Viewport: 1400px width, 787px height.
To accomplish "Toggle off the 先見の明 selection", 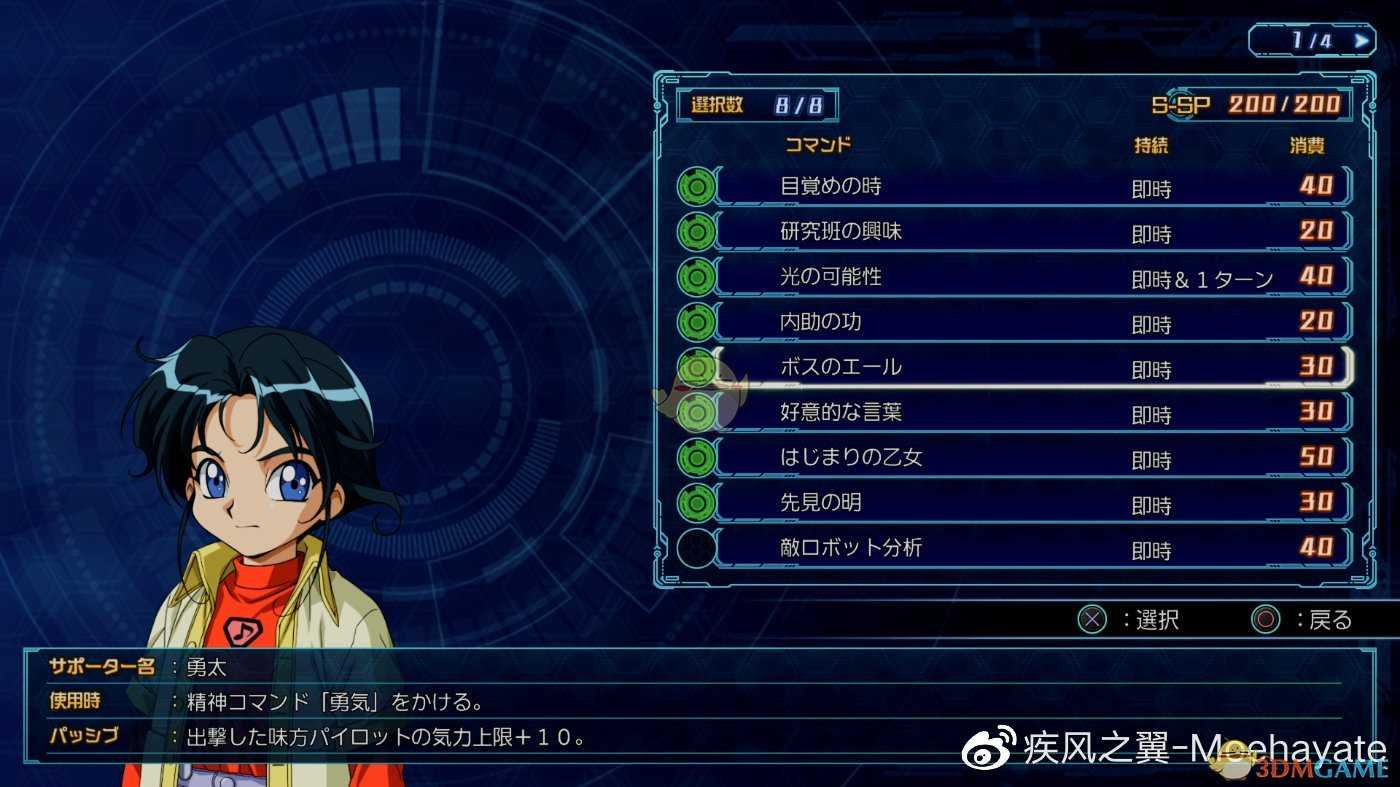I will [x=697, y=502].
